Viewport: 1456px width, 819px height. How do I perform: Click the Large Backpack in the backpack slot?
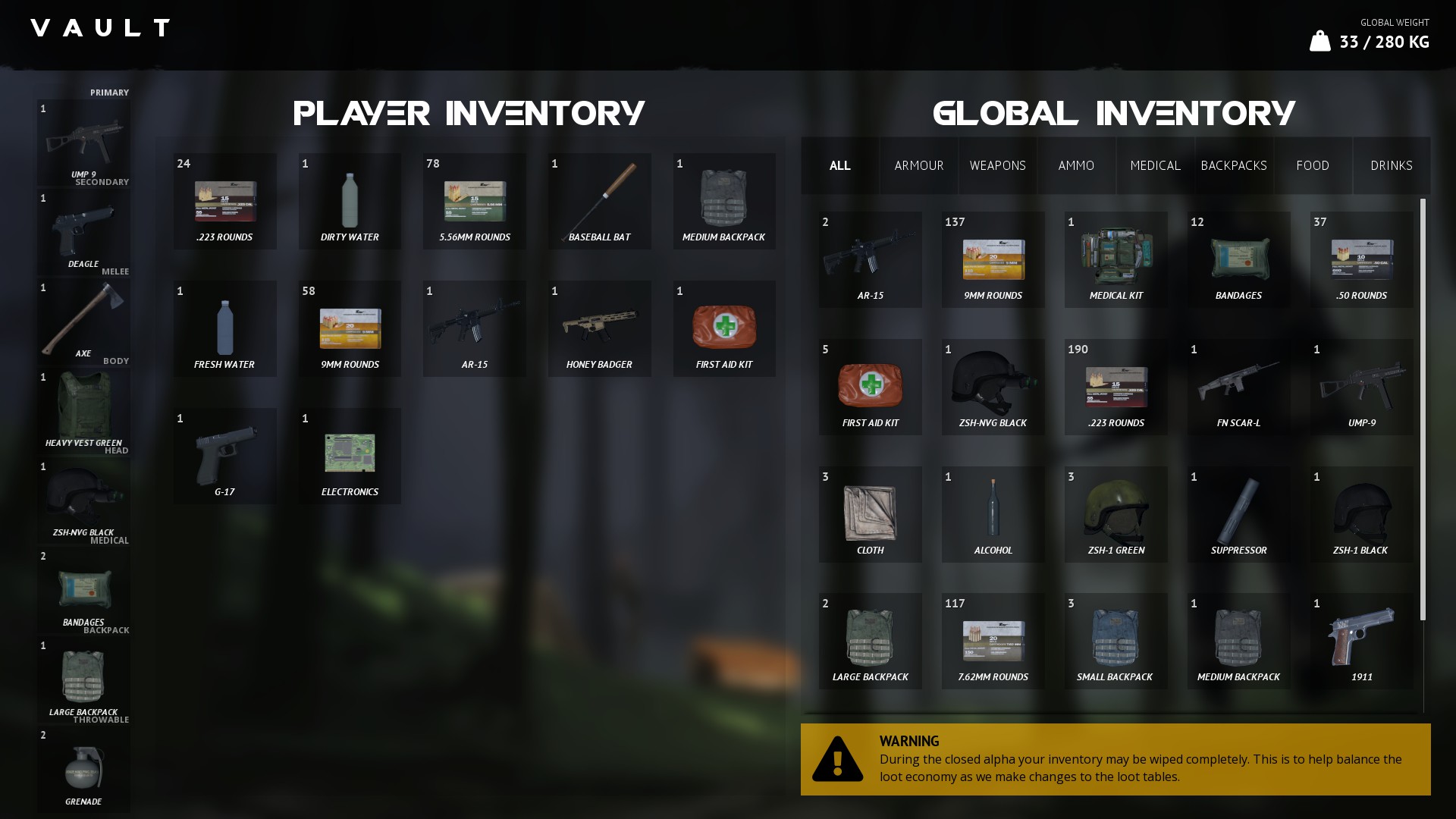83,679
